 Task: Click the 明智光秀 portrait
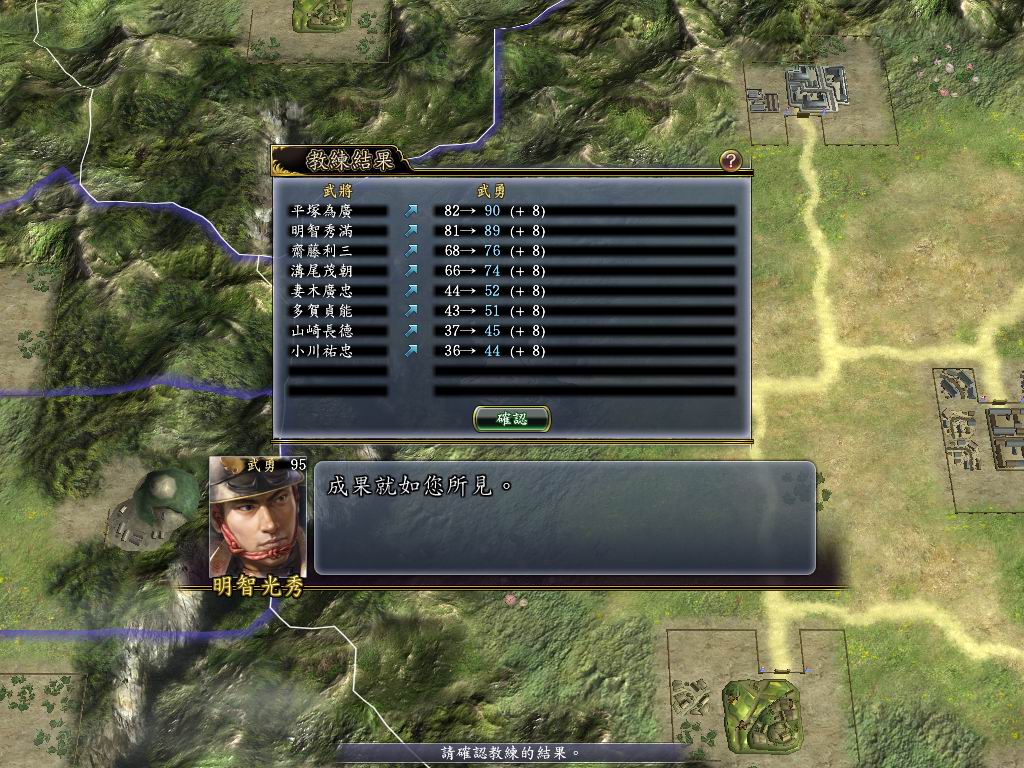coord(258,520)
